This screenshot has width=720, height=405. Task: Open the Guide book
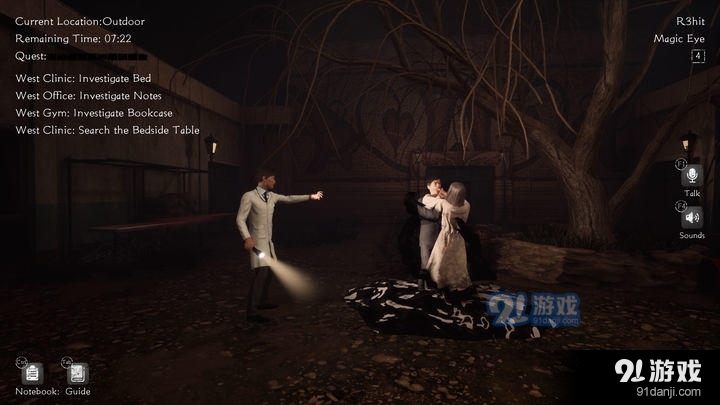(78, 373)
